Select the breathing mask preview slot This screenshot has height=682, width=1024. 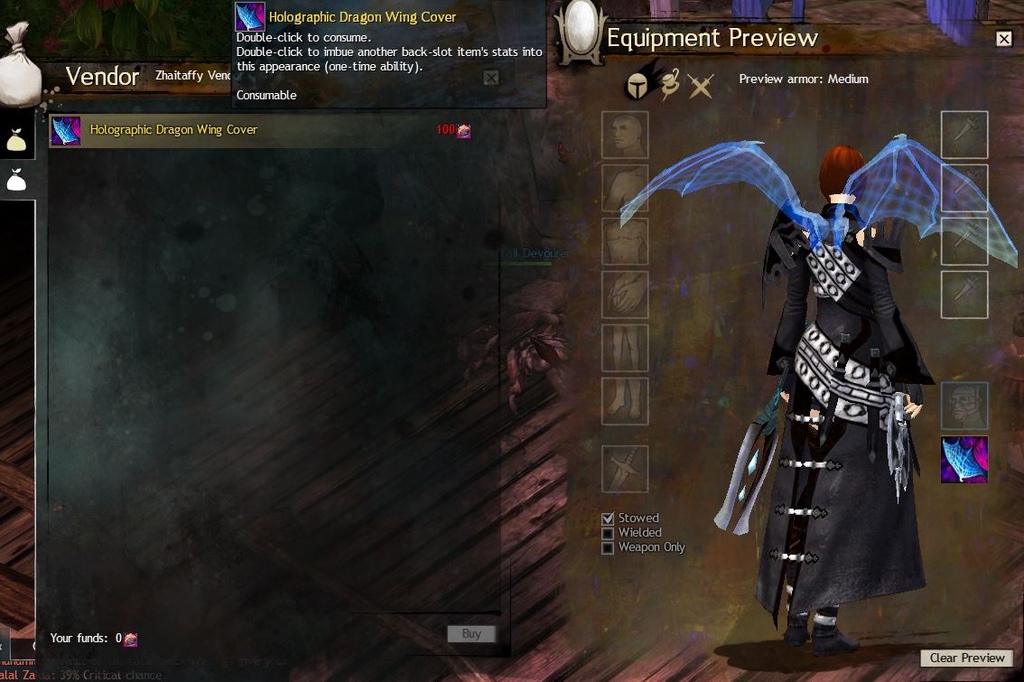pos(964,405)
